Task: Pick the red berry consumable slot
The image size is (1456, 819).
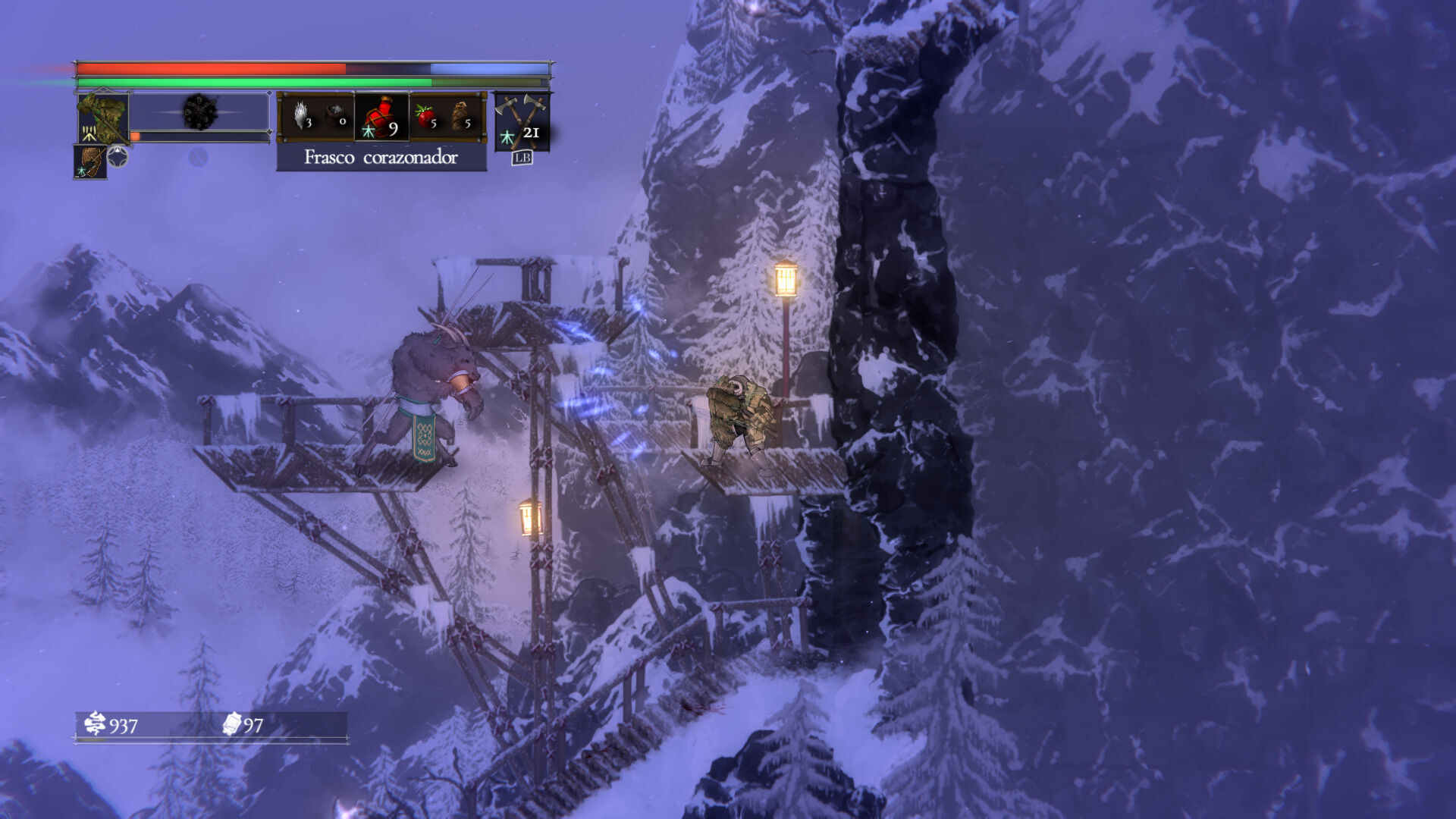Action: point(425,118)
